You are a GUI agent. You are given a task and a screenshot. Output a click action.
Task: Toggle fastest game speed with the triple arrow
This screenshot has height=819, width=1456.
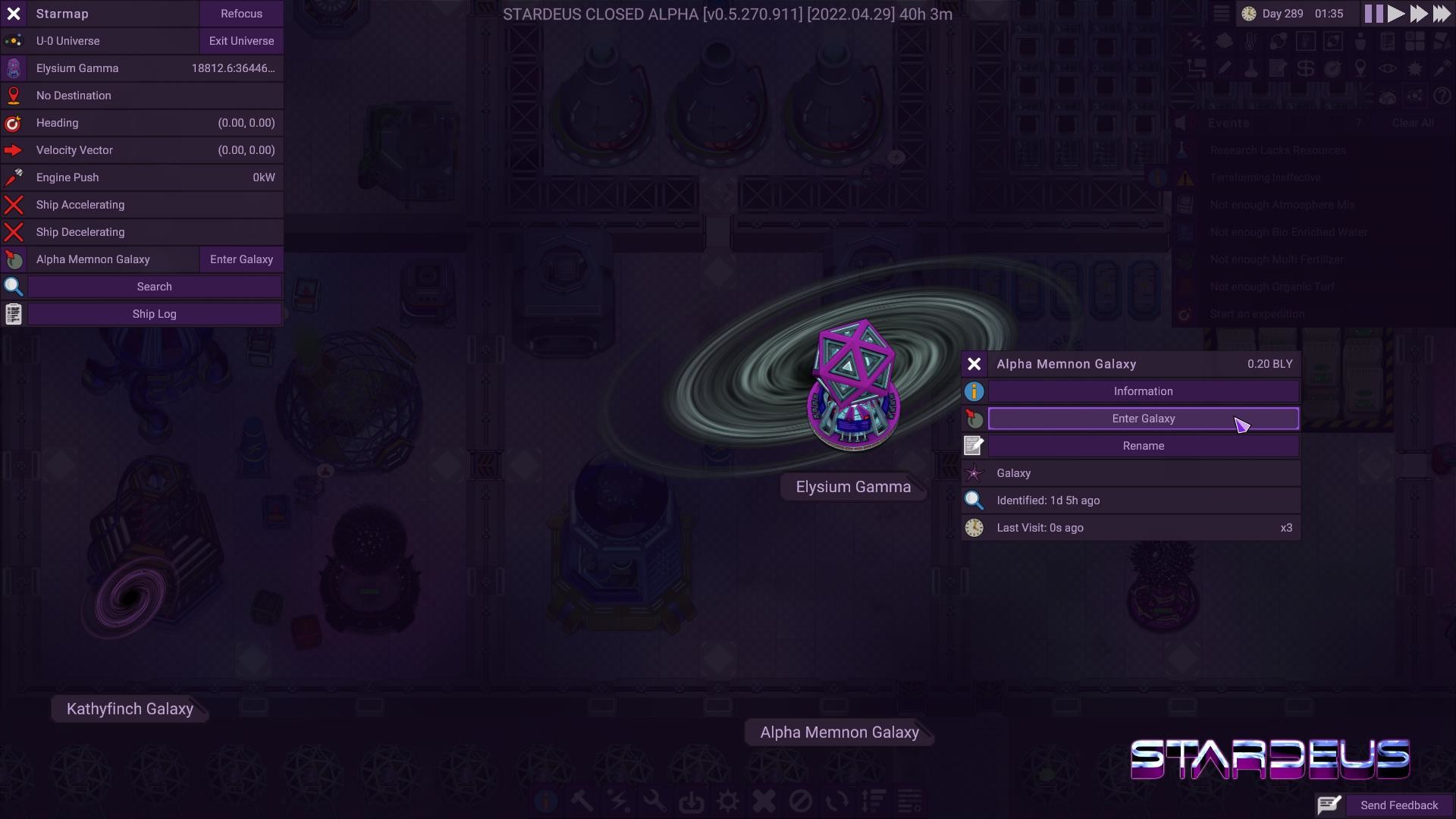click(x=1442, y=13)
